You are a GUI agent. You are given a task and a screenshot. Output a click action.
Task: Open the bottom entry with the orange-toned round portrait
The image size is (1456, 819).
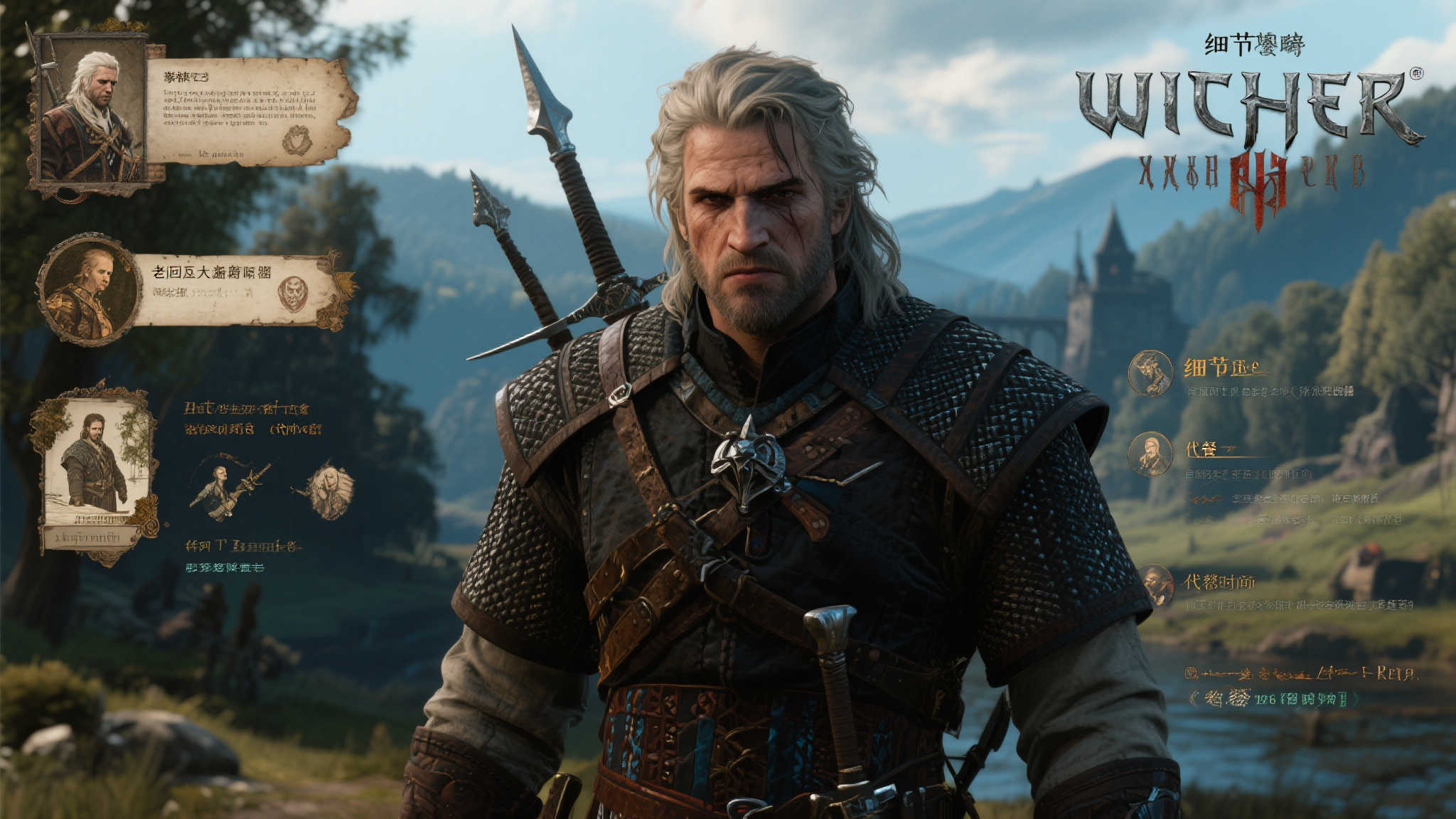point(1219,583)
